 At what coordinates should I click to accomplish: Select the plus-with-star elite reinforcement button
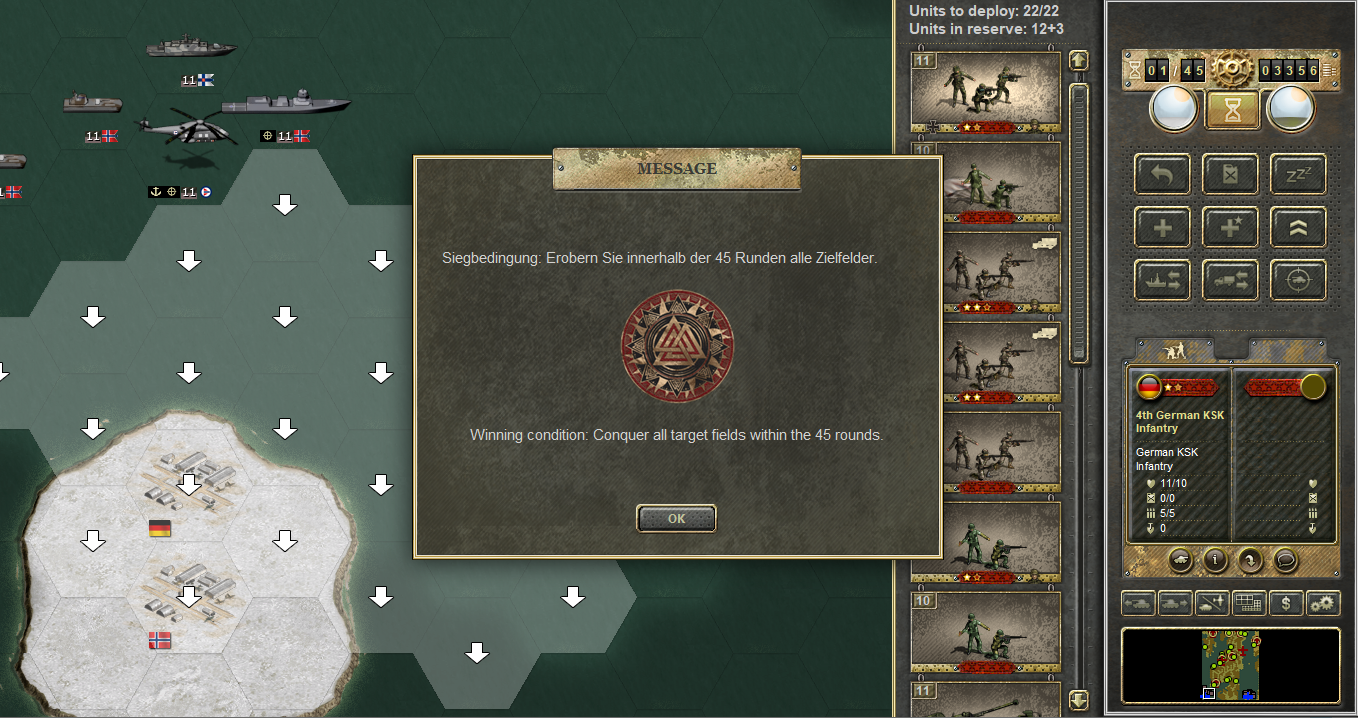[1230, 227]
